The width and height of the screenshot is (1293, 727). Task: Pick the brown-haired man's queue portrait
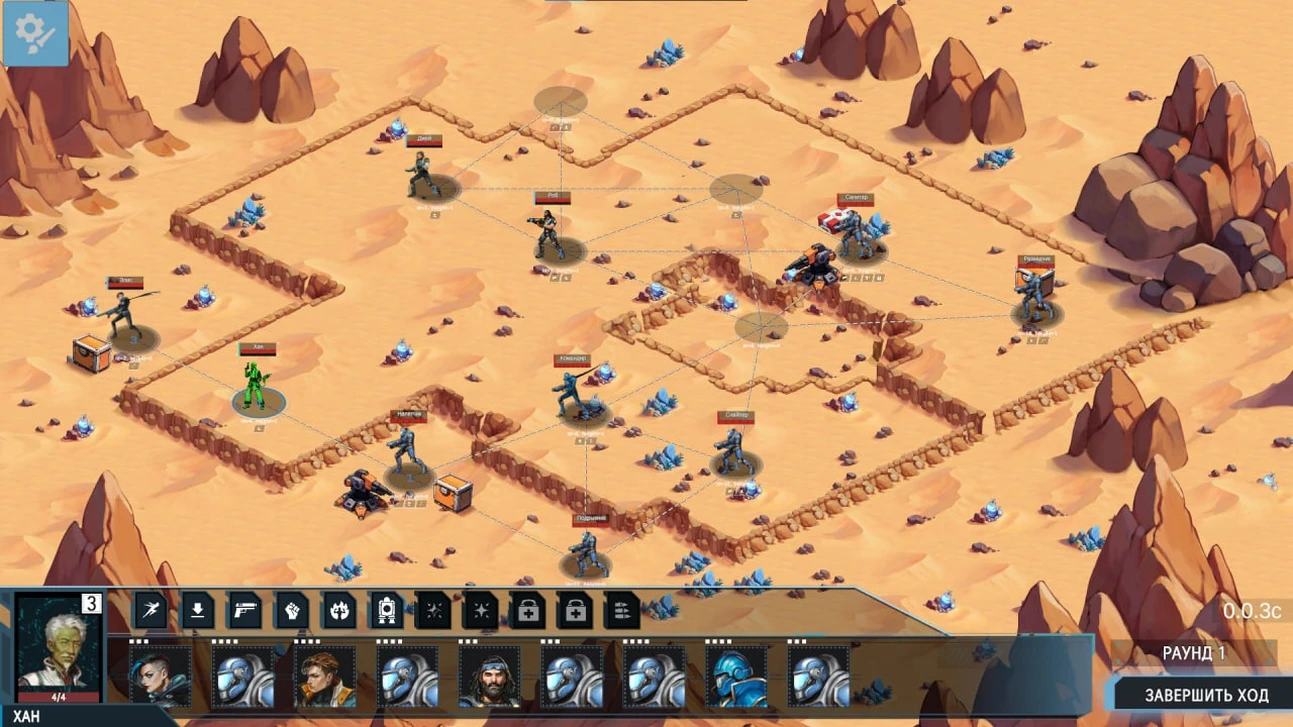[x=325, y=677]
